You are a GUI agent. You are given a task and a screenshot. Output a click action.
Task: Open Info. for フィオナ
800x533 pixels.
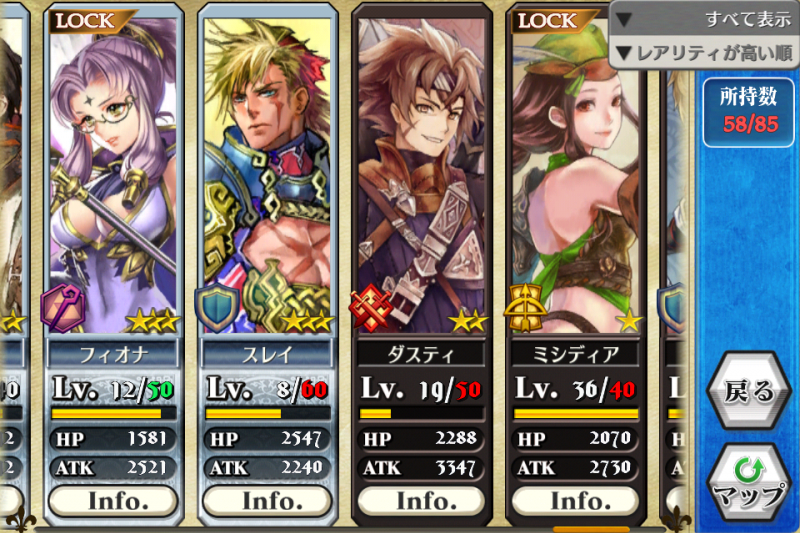113,498
